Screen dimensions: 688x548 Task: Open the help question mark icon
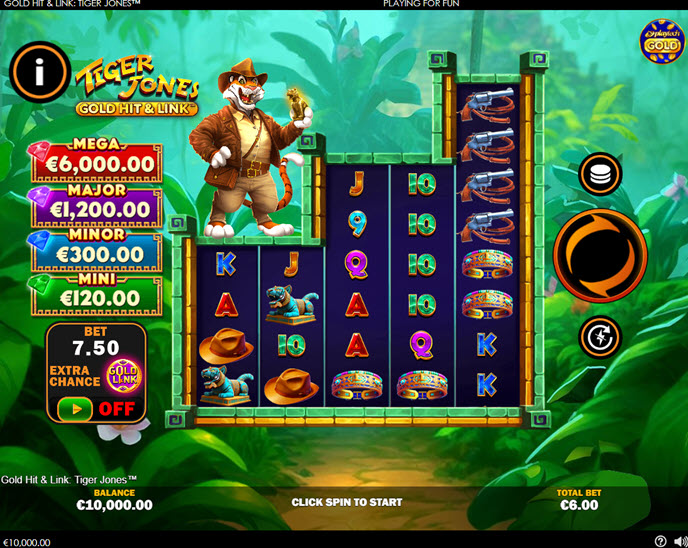tap(660, 541)
